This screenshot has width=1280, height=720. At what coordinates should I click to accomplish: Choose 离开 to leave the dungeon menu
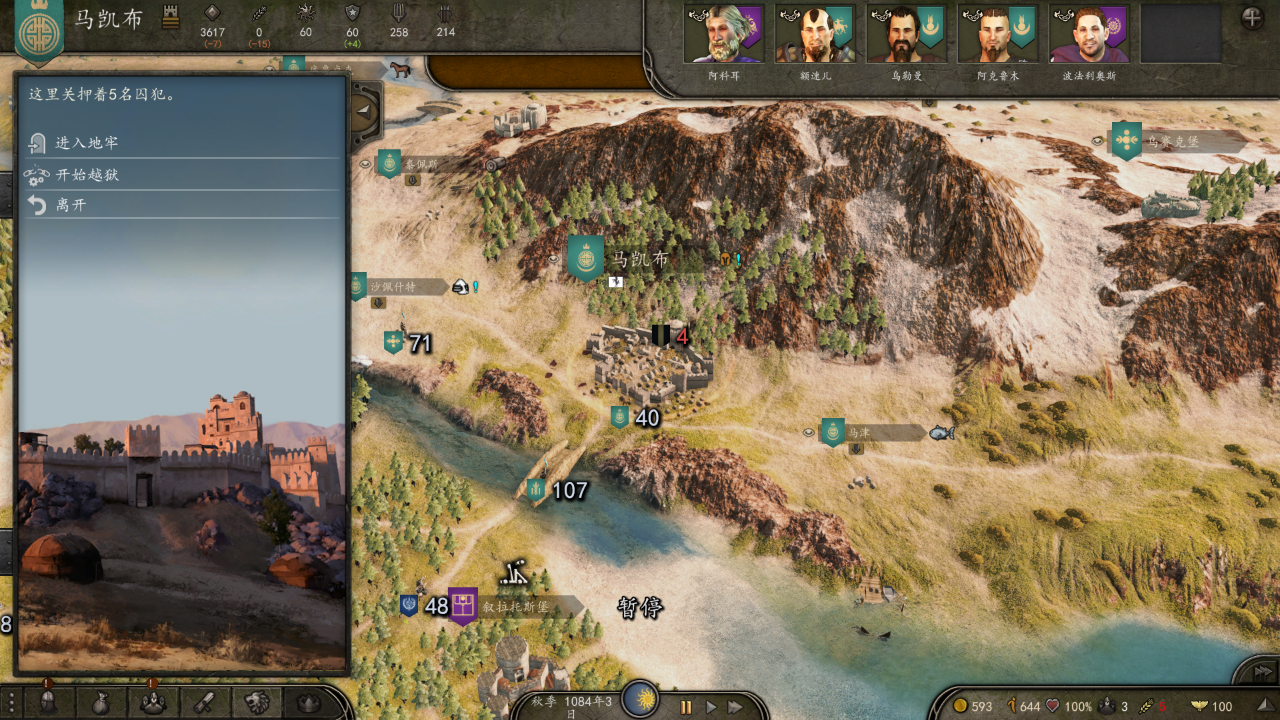[x=70, y=206]
